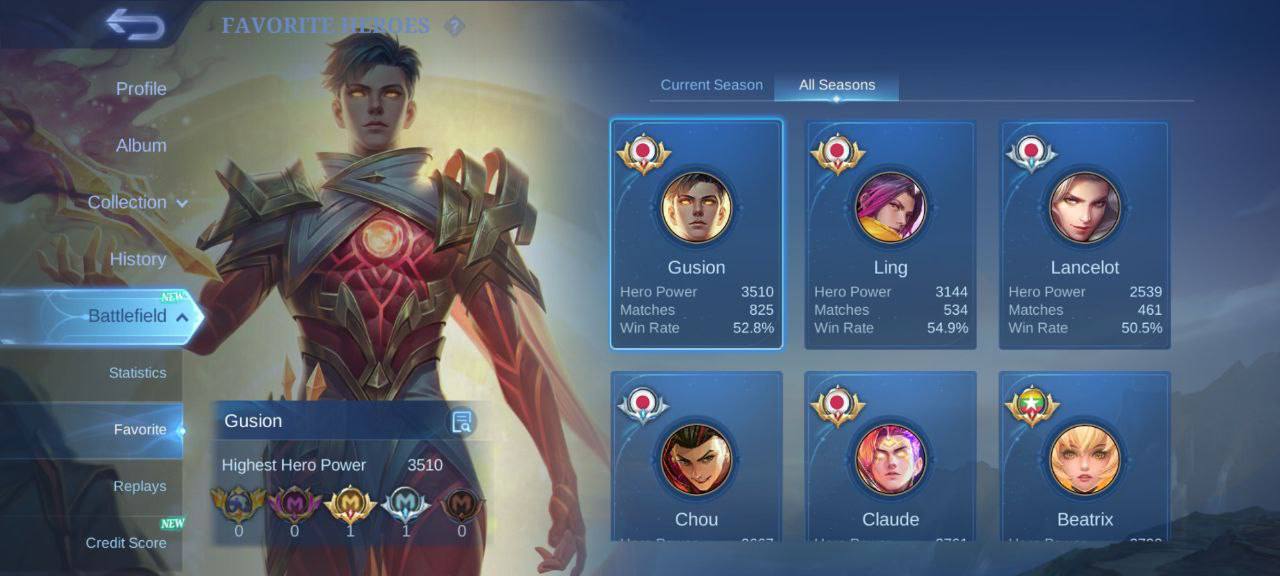Choose the Claude hero card
The height and width of the screenshot is (576, 1280).
coord(890,460)
